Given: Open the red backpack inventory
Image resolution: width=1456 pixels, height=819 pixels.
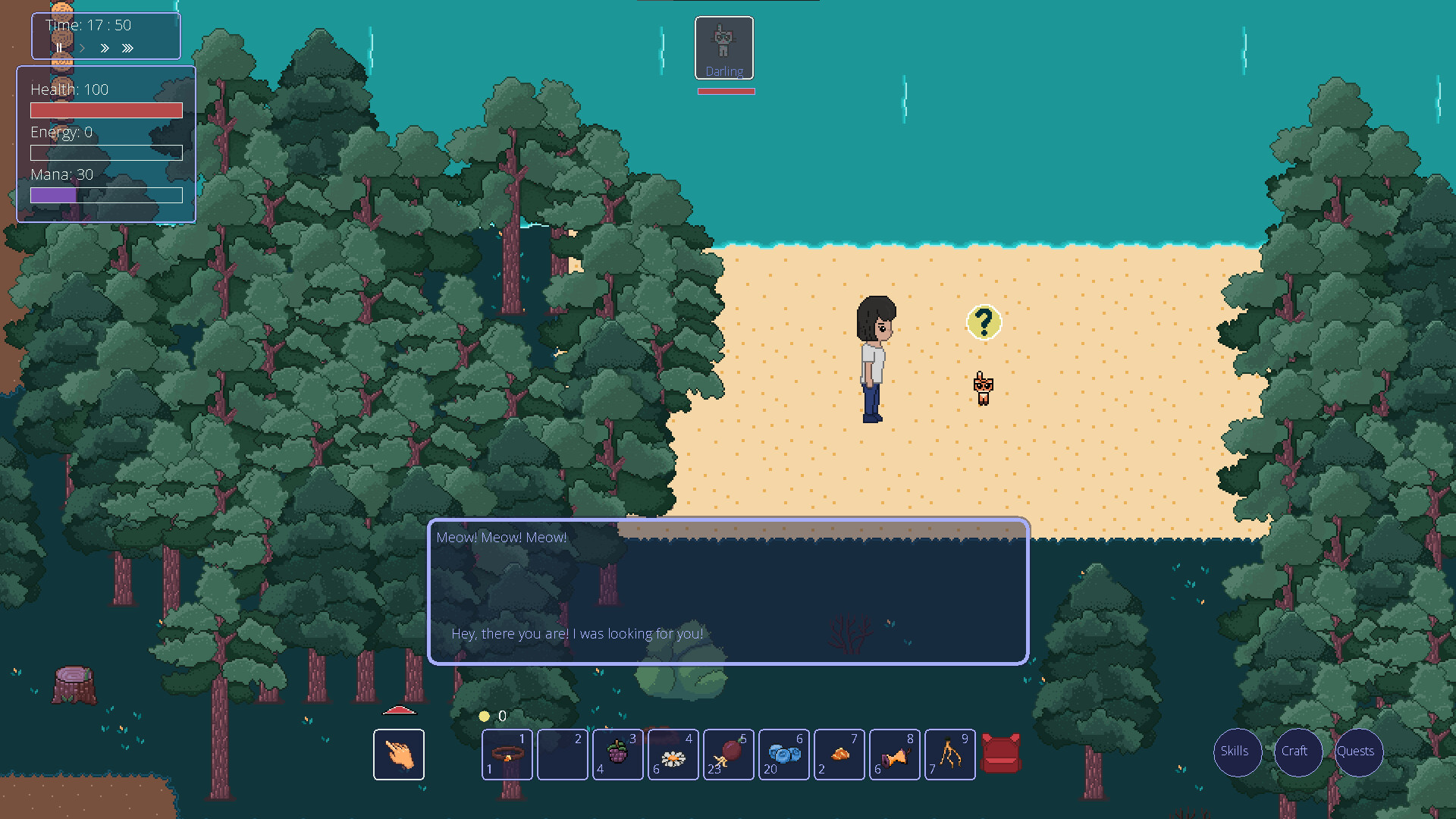Looking at the screenshot, I should coord(1002,754).
